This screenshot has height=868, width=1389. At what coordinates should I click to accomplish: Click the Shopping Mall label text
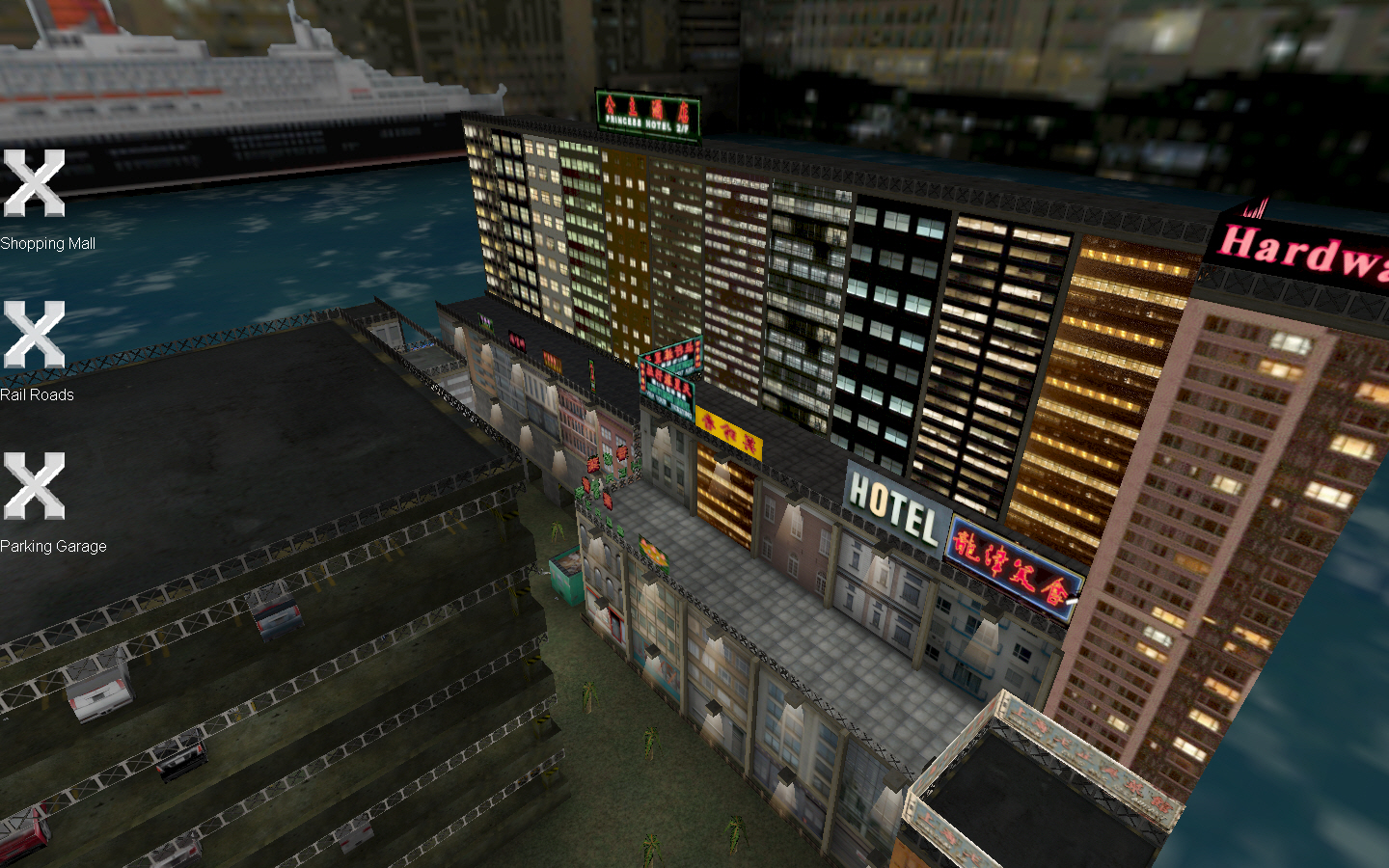pyautogui.click(x=48, y=243)
